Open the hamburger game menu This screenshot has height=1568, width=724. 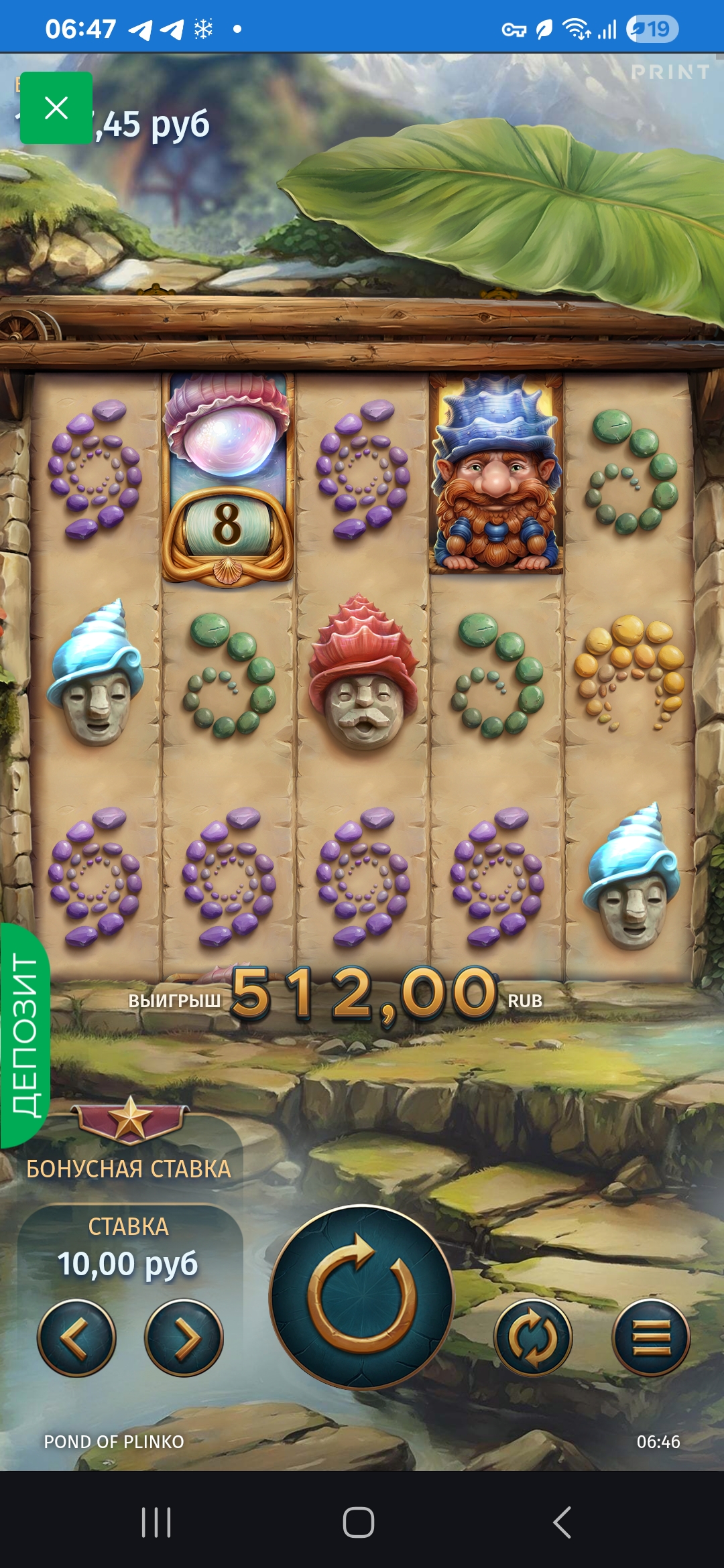point(651,1337)
